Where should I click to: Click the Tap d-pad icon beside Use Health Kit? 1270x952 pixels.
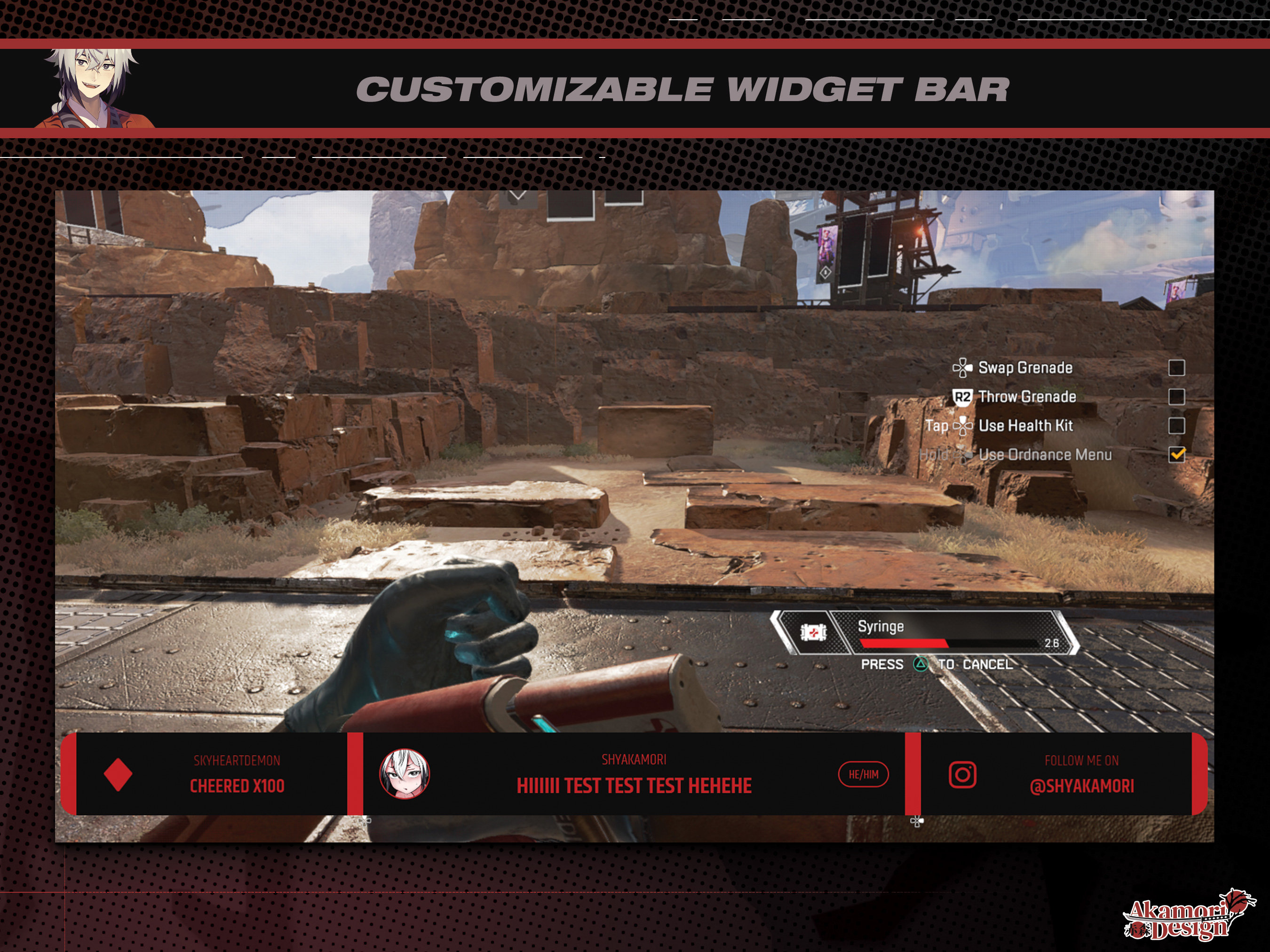pyautogui.click(x=963, y=426)
